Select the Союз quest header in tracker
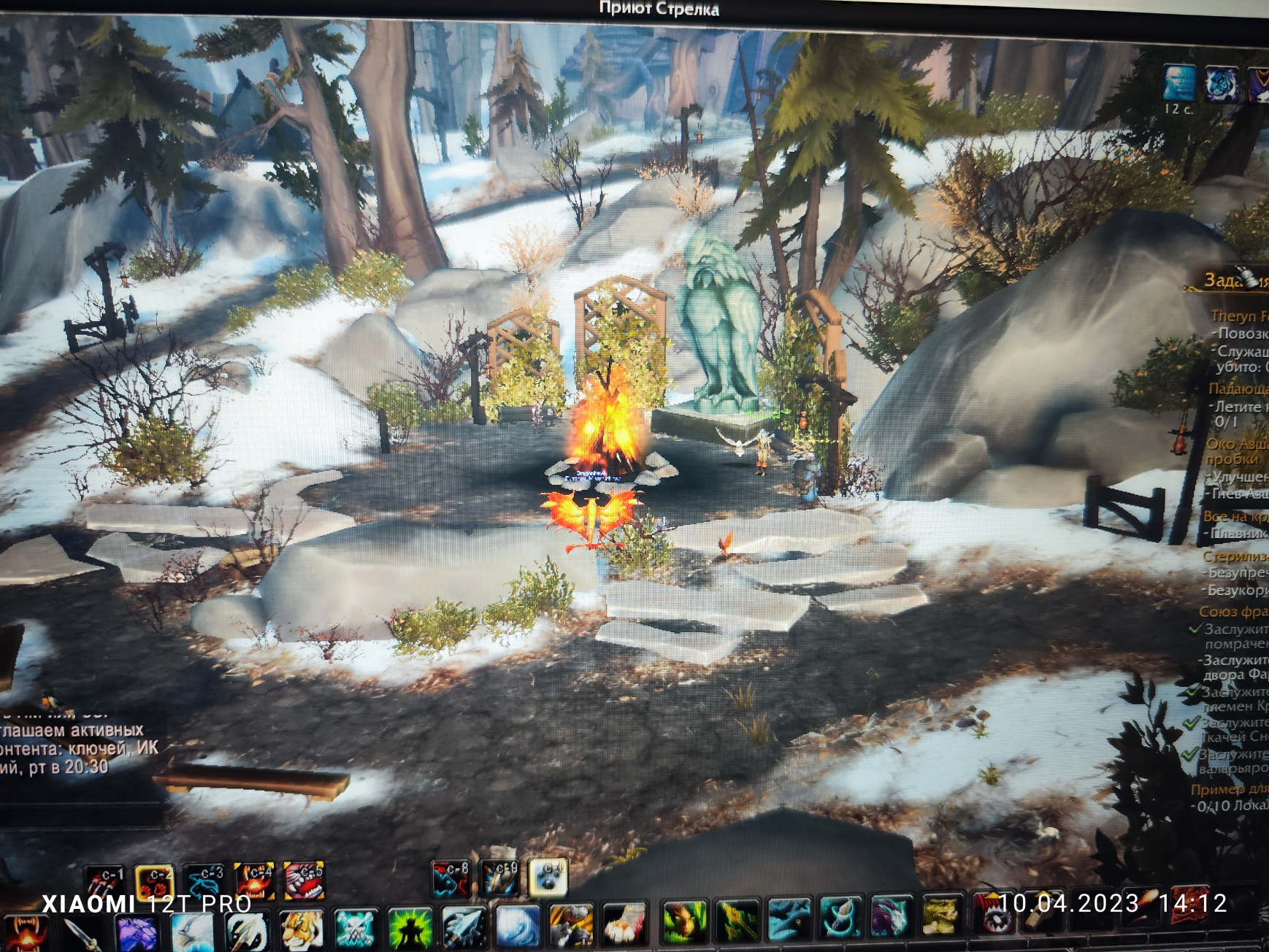 pyautogui.click(x=1232, y=612)
